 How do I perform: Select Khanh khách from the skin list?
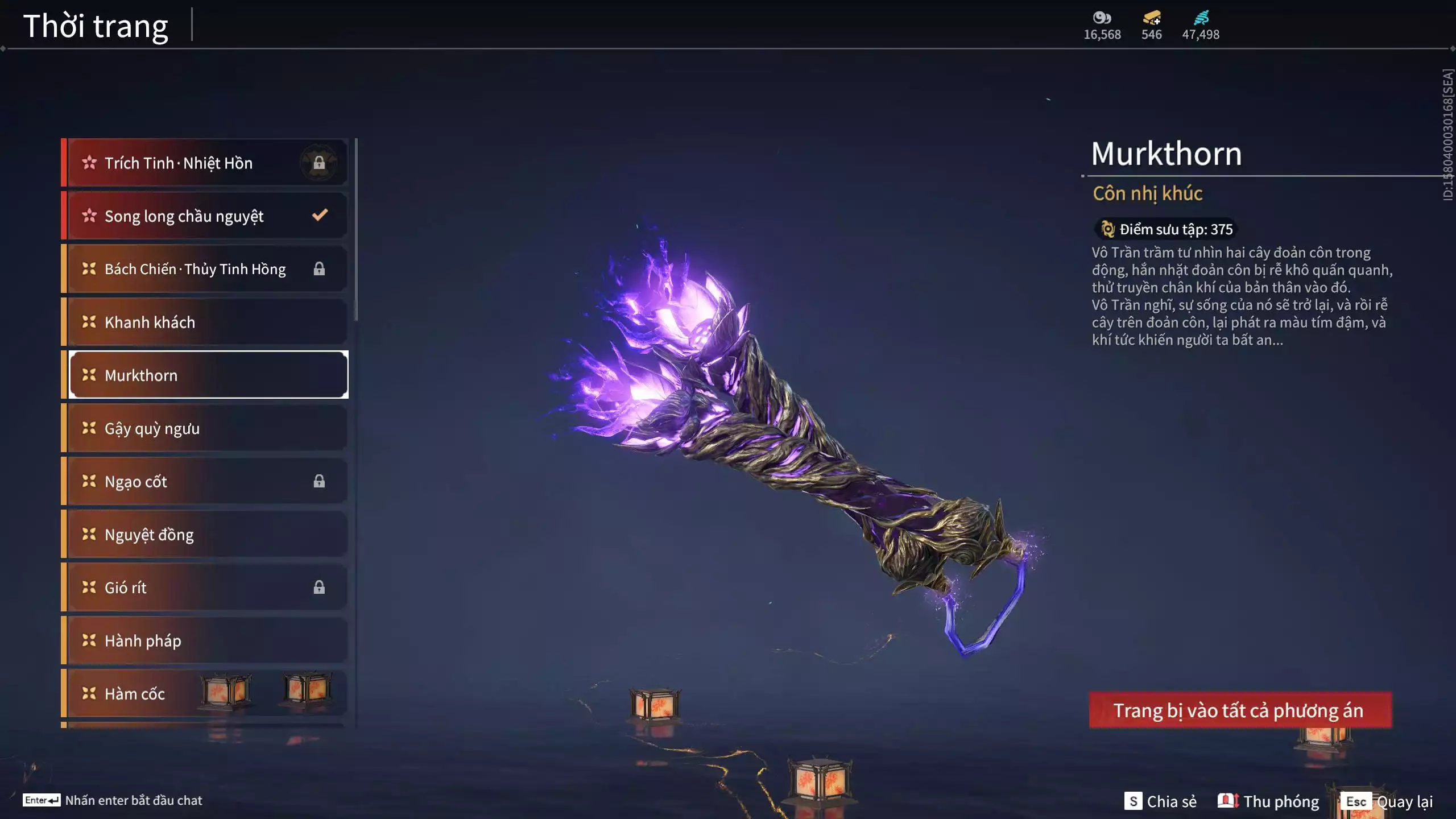[171, 321]
